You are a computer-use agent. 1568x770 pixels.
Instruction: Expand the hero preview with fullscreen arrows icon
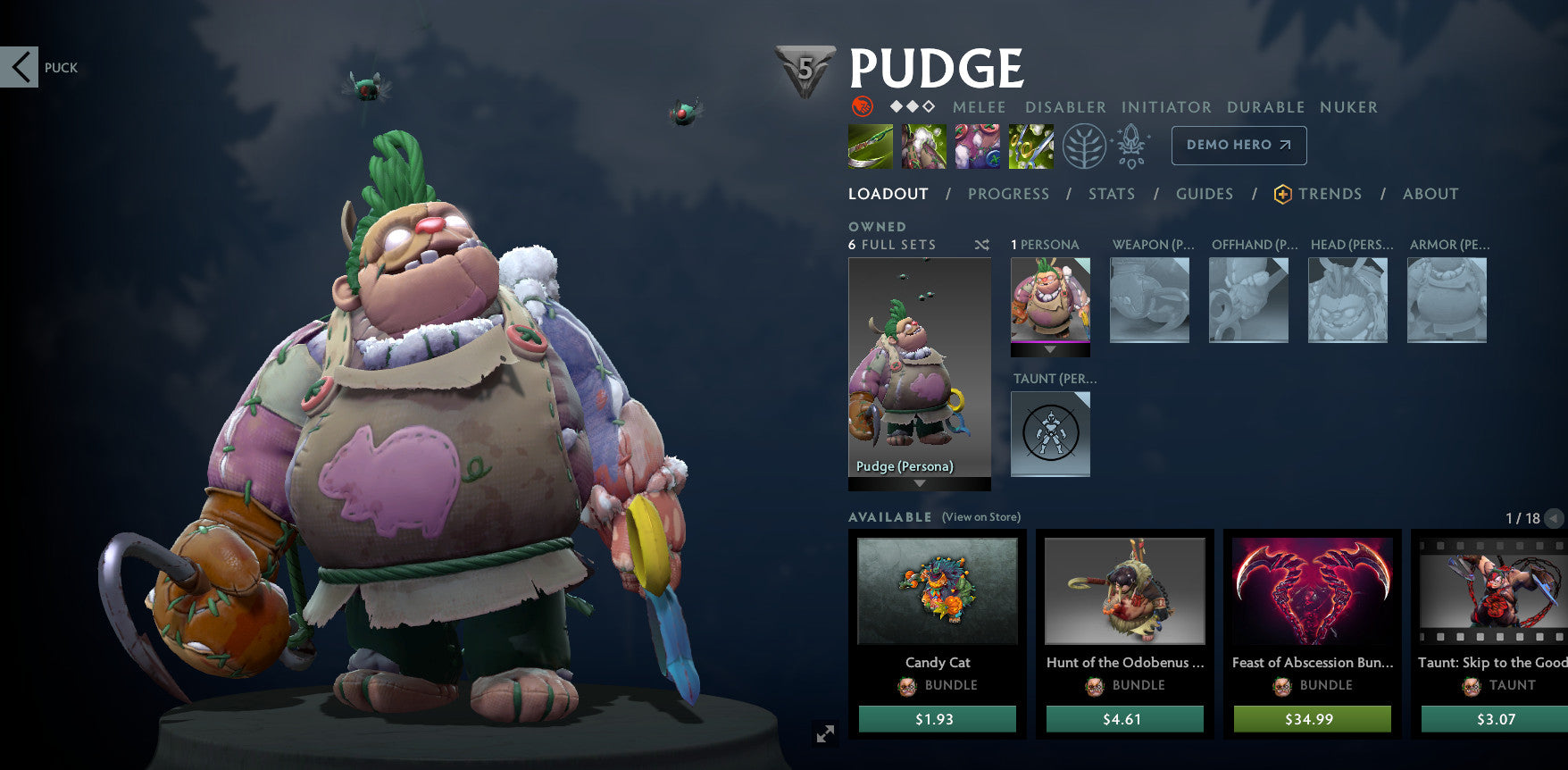pyautogui.click(x=825, y=732)
